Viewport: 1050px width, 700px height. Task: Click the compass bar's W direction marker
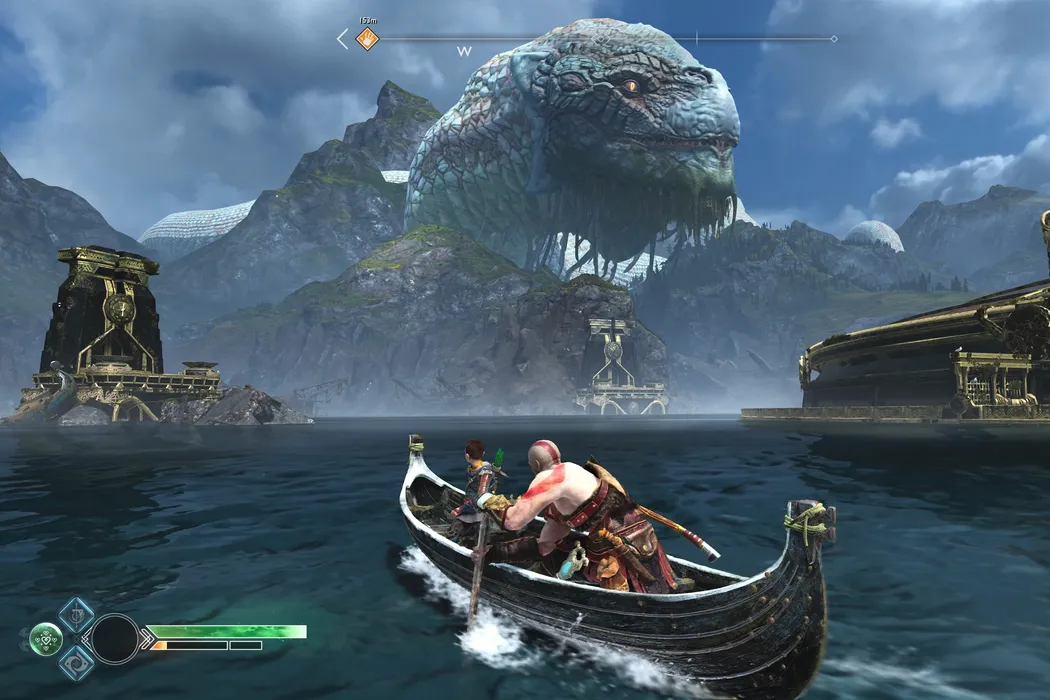(464, 51)
